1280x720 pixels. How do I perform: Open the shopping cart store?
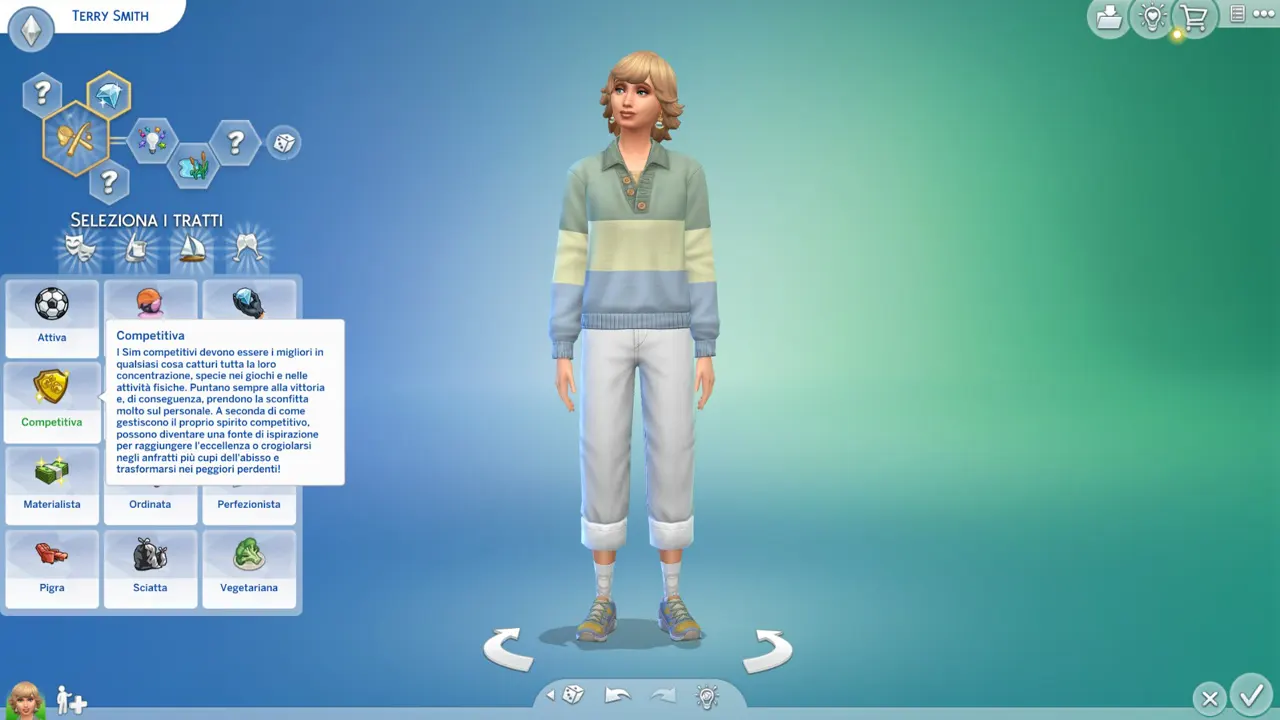click(1193, 17)
